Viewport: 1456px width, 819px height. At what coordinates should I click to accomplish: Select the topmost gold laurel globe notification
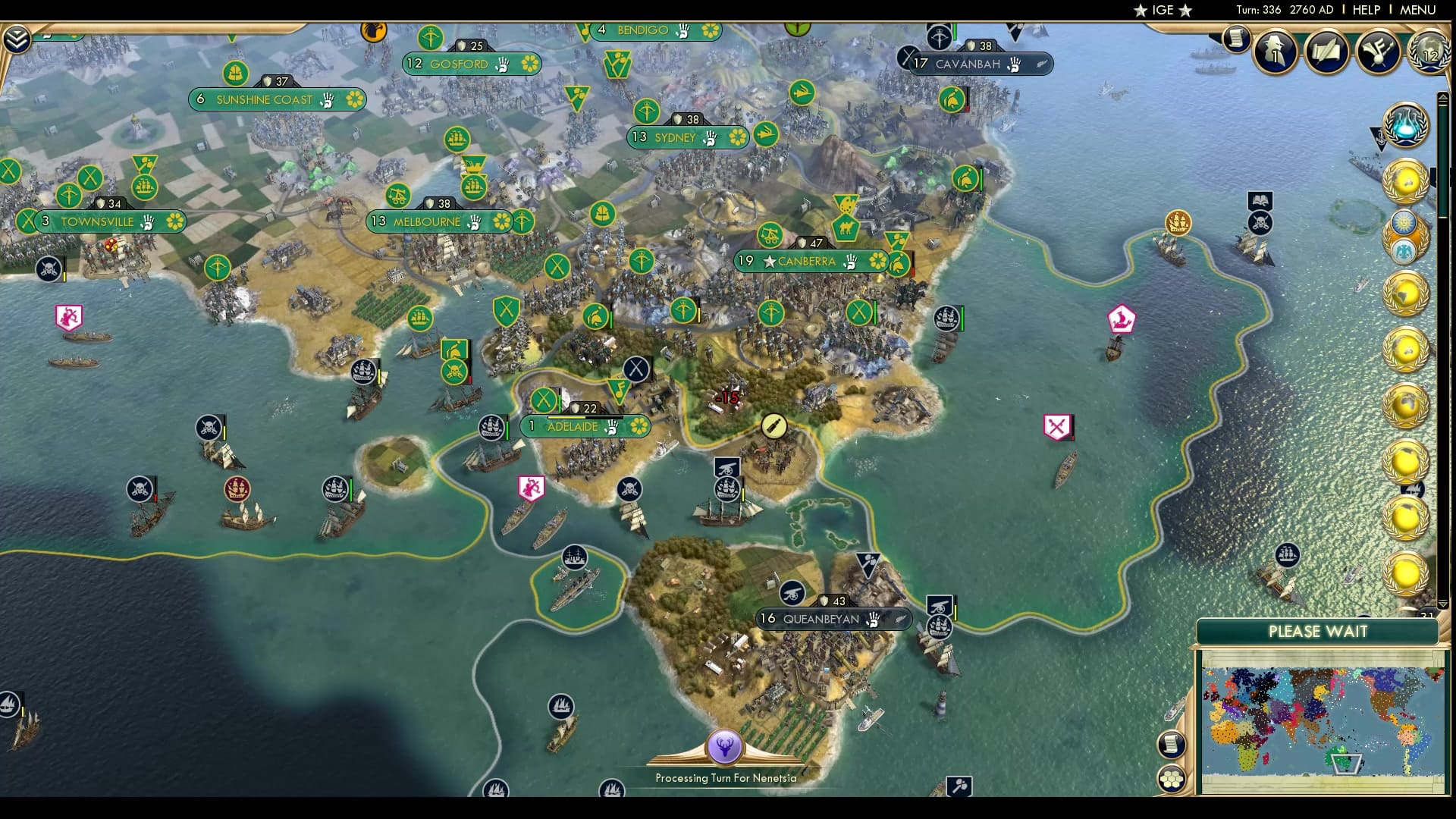coord(1405,182)
